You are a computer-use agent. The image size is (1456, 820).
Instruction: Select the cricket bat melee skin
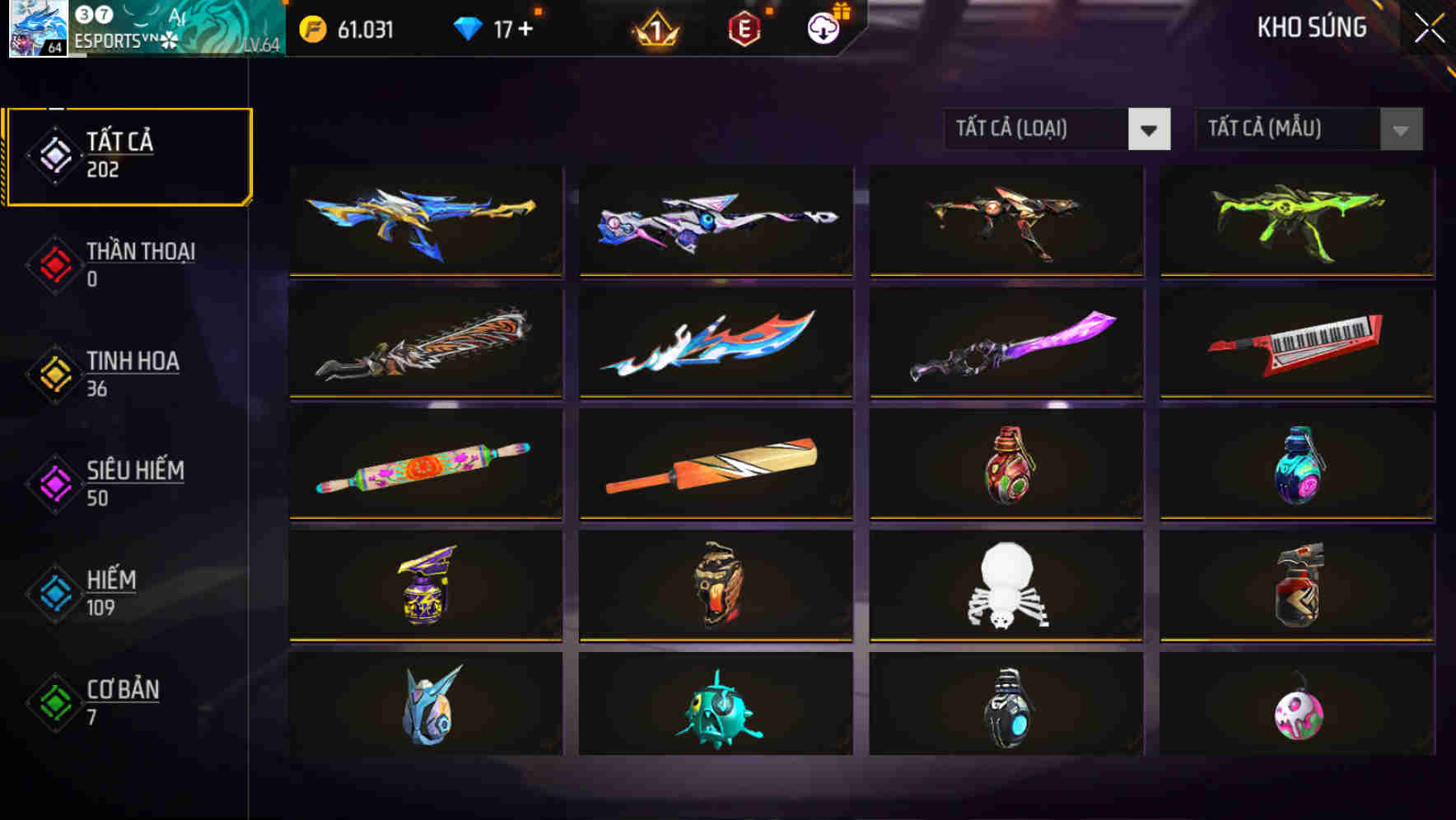click(x=715, y=465)
